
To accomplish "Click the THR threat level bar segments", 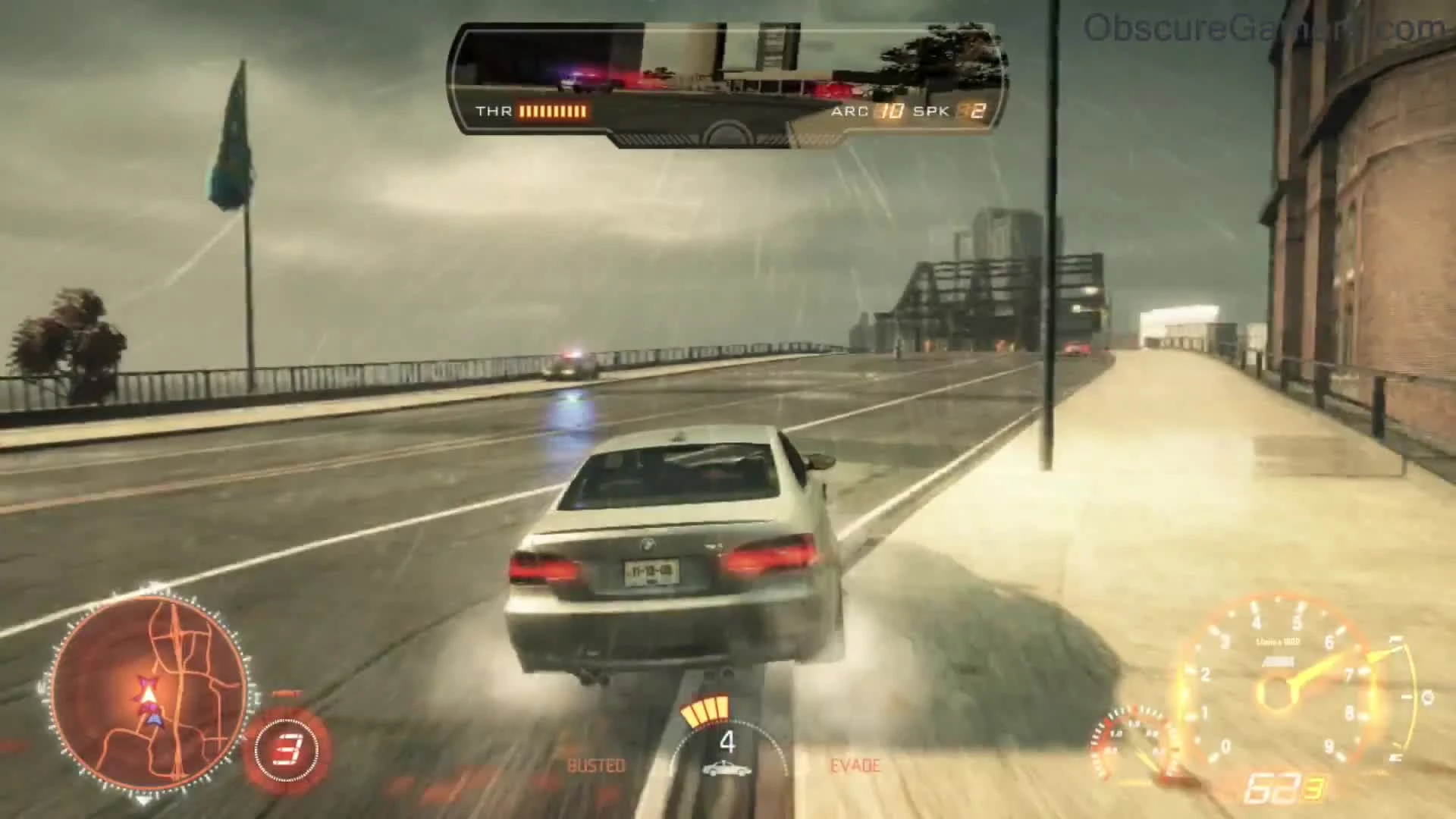I will (x=554, y=111).
